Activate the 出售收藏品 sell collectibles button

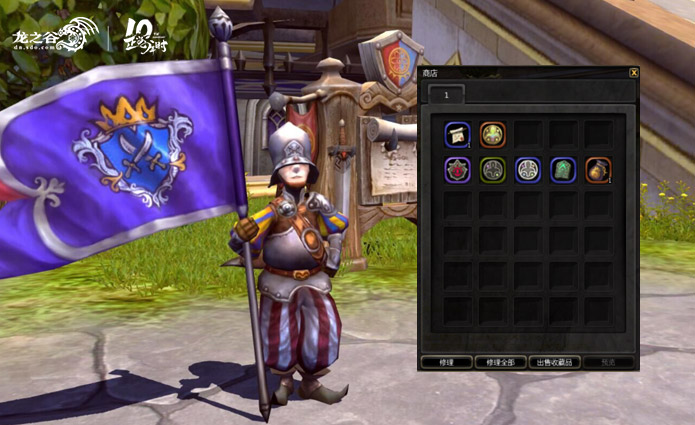(x=554, y=362)
